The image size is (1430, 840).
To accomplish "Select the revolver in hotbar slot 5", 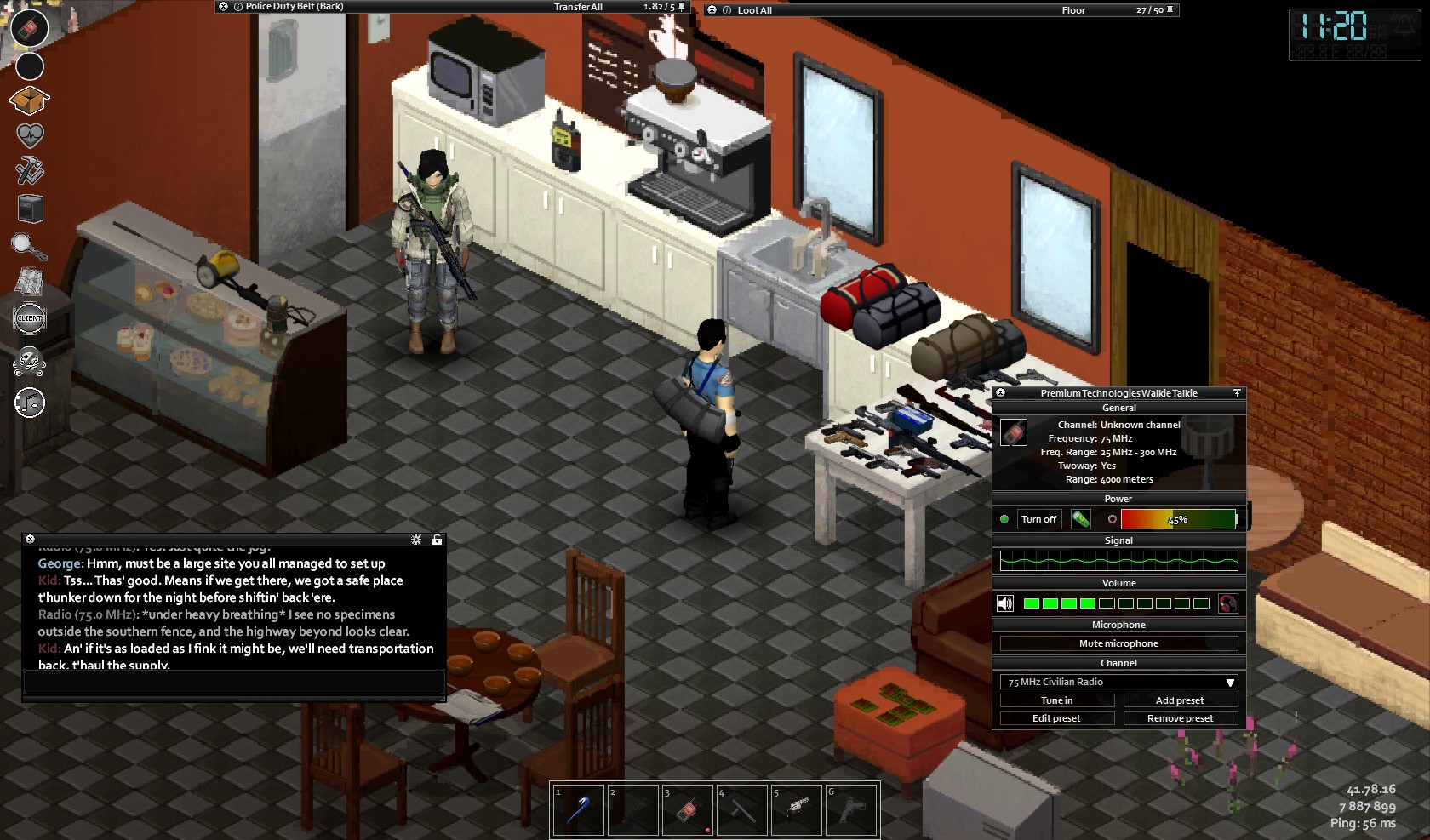I will 797,809.
